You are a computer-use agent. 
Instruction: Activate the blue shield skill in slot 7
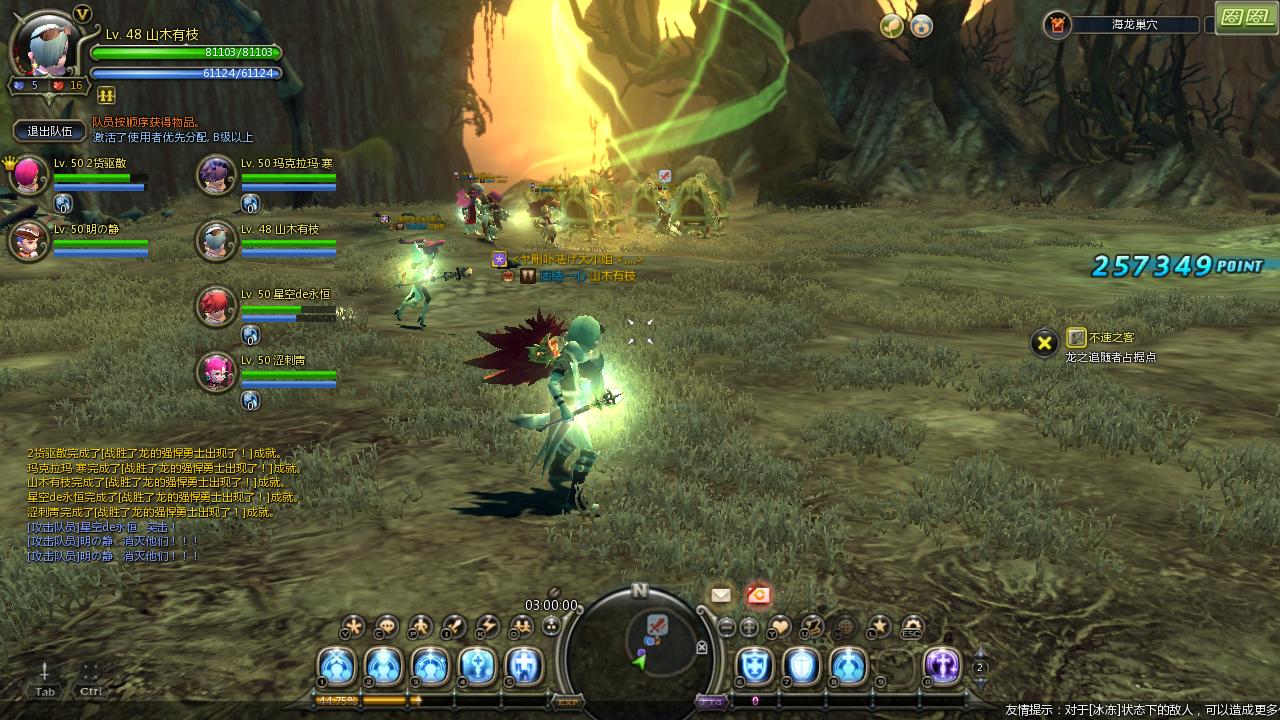pos(801,666)
